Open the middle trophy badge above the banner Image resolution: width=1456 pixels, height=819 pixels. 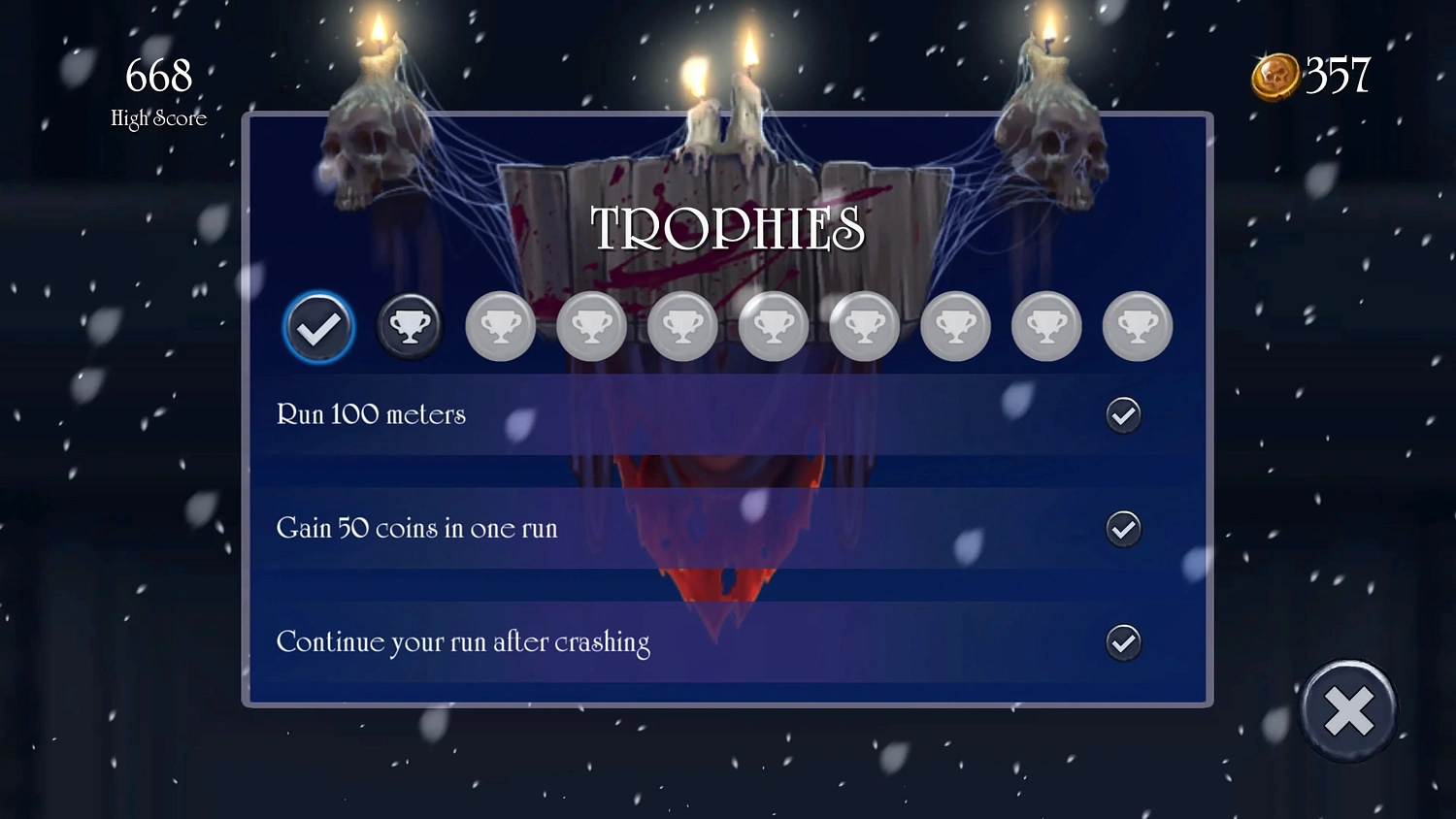(x=774, y=326)
